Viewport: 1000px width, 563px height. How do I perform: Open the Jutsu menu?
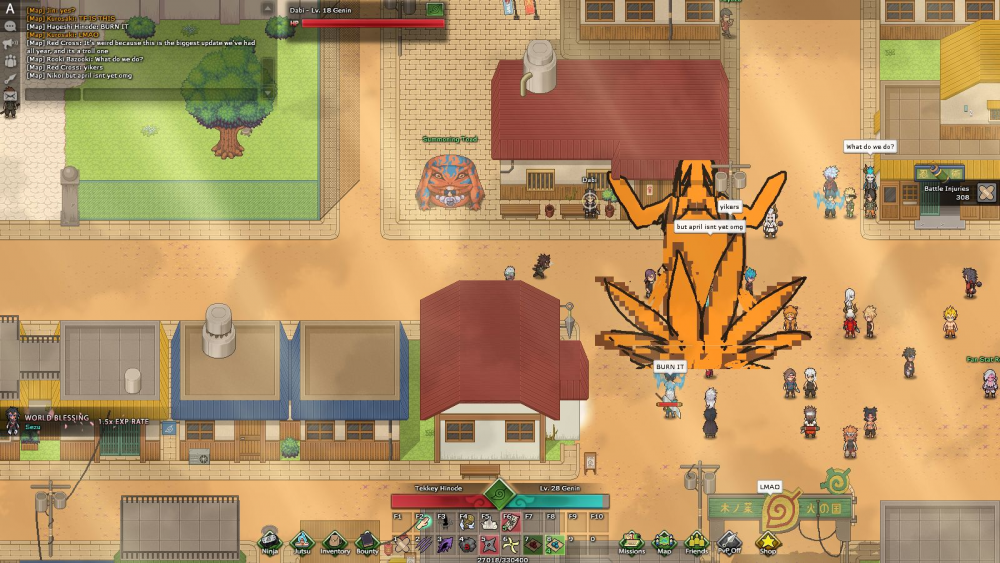tap(301, 540)
